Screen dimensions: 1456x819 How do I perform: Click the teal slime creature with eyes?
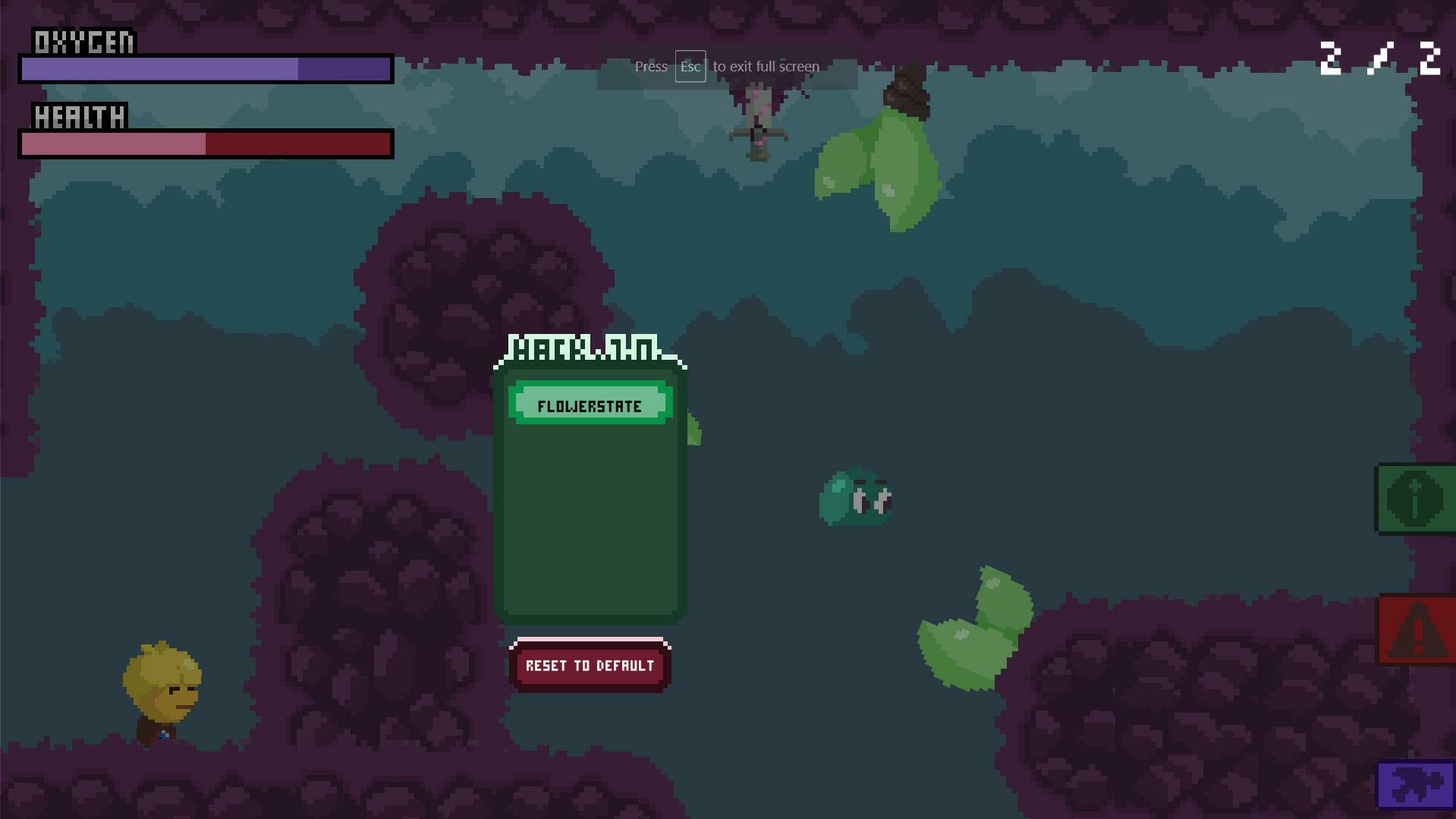pos(856,499)
